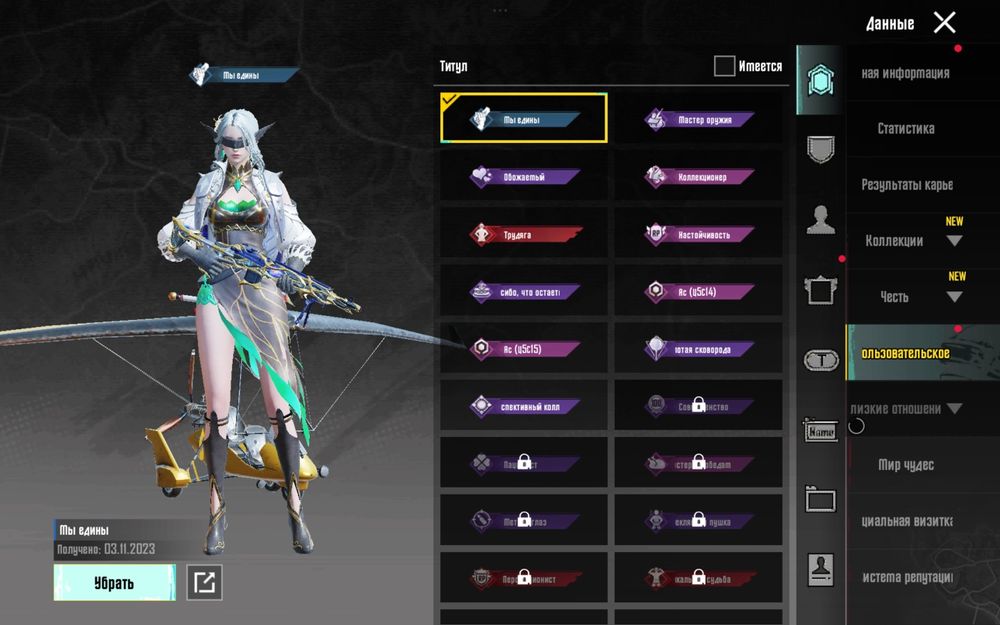Pick the Коллекционер title
1000x625 pixels.
tap(699, 177)
